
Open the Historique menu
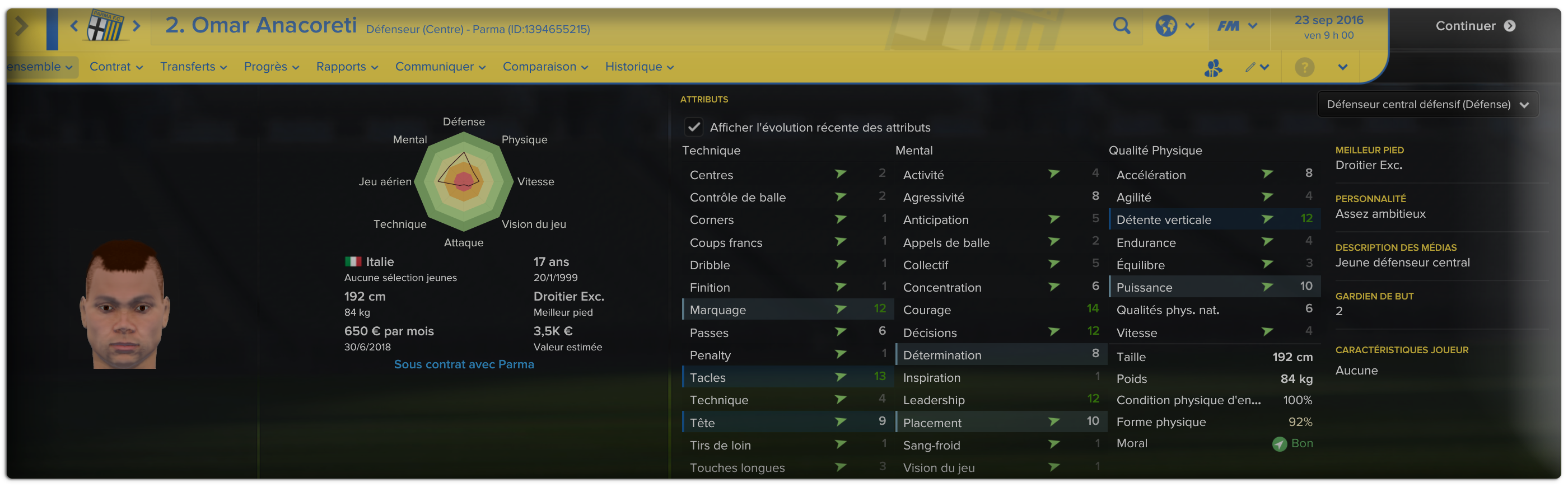pos(639,67)
